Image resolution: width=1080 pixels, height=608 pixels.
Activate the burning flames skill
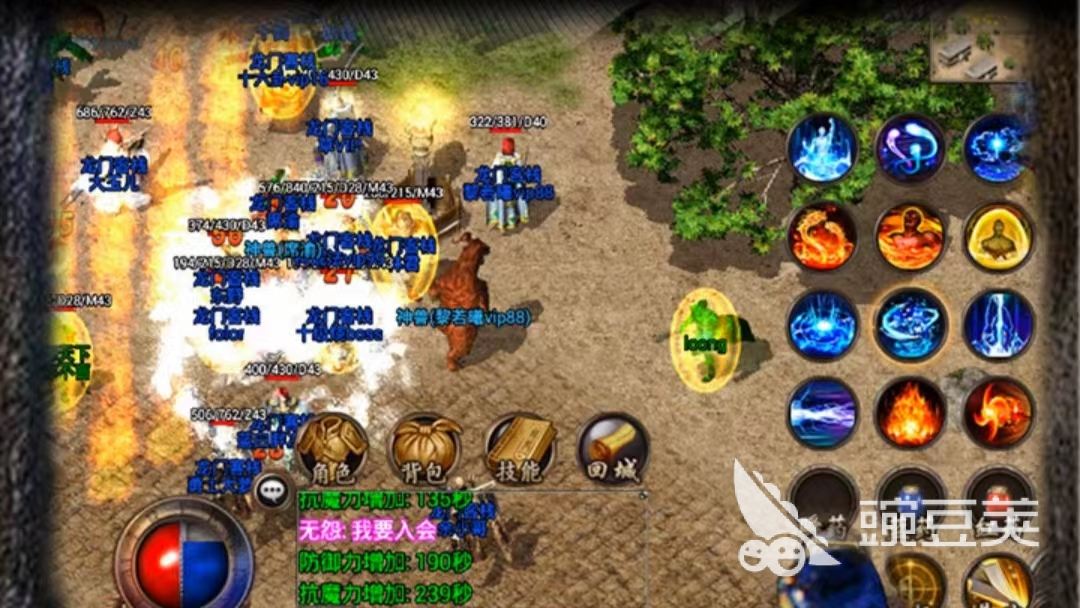tap(911, 412)
